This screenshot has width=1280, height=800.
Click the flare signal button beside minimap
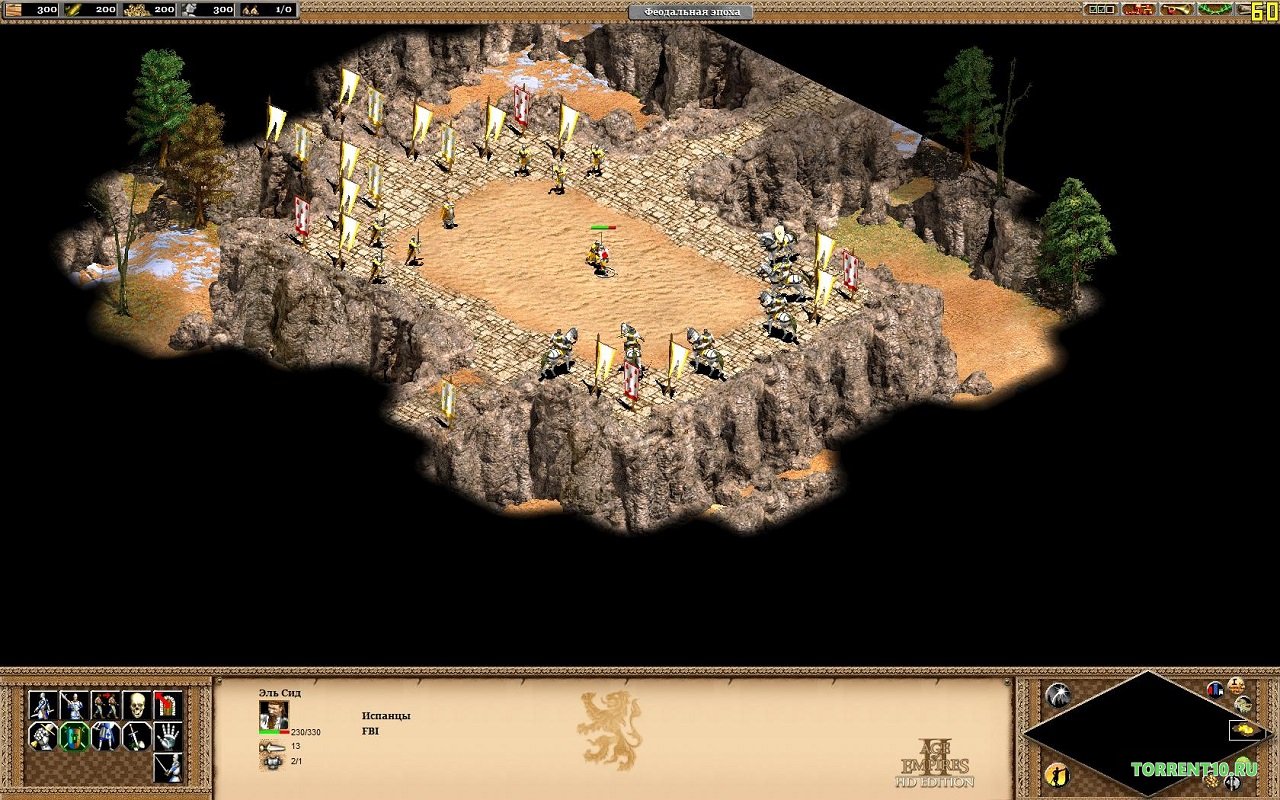(x=1058, y=695)
